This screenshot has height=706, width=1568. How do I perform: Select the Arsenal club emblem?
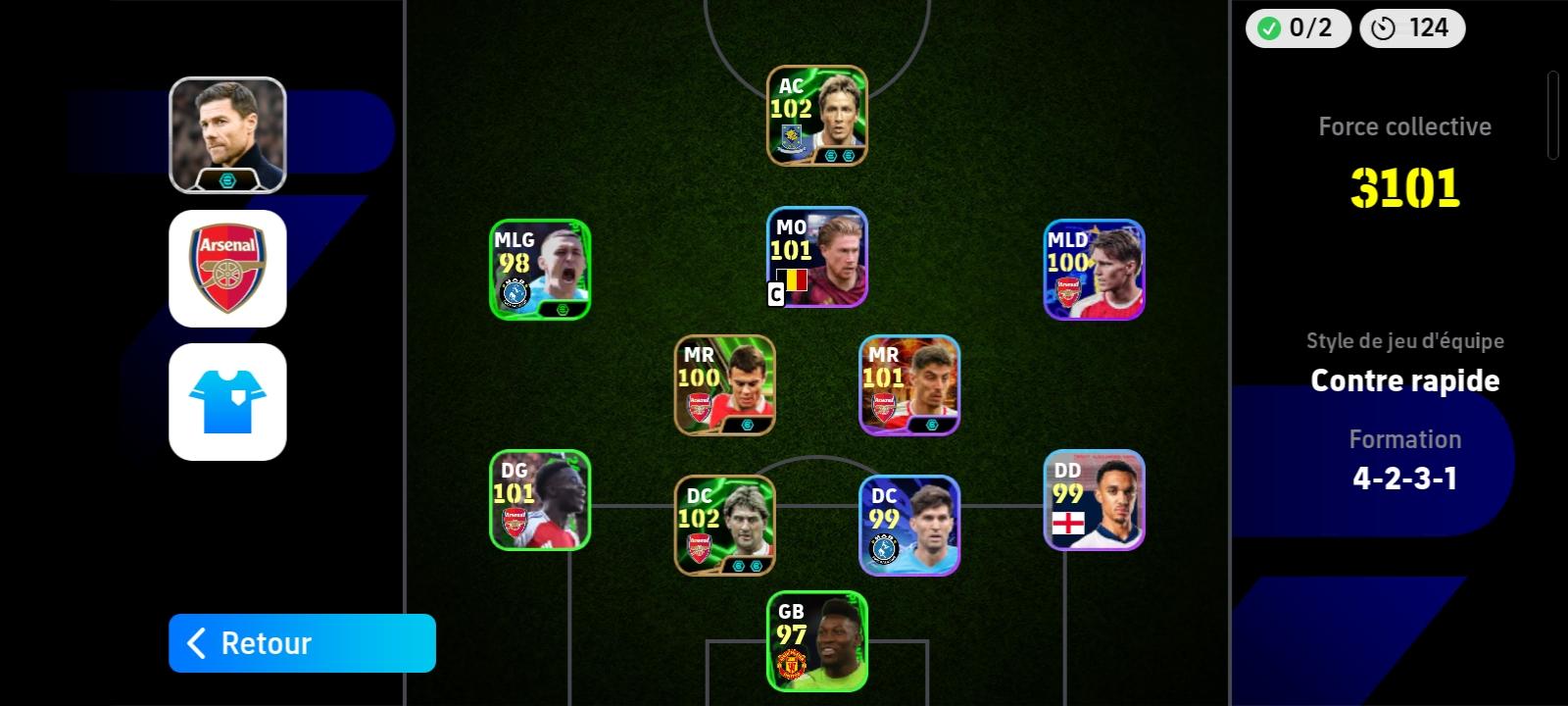click(x=225, y=269)
